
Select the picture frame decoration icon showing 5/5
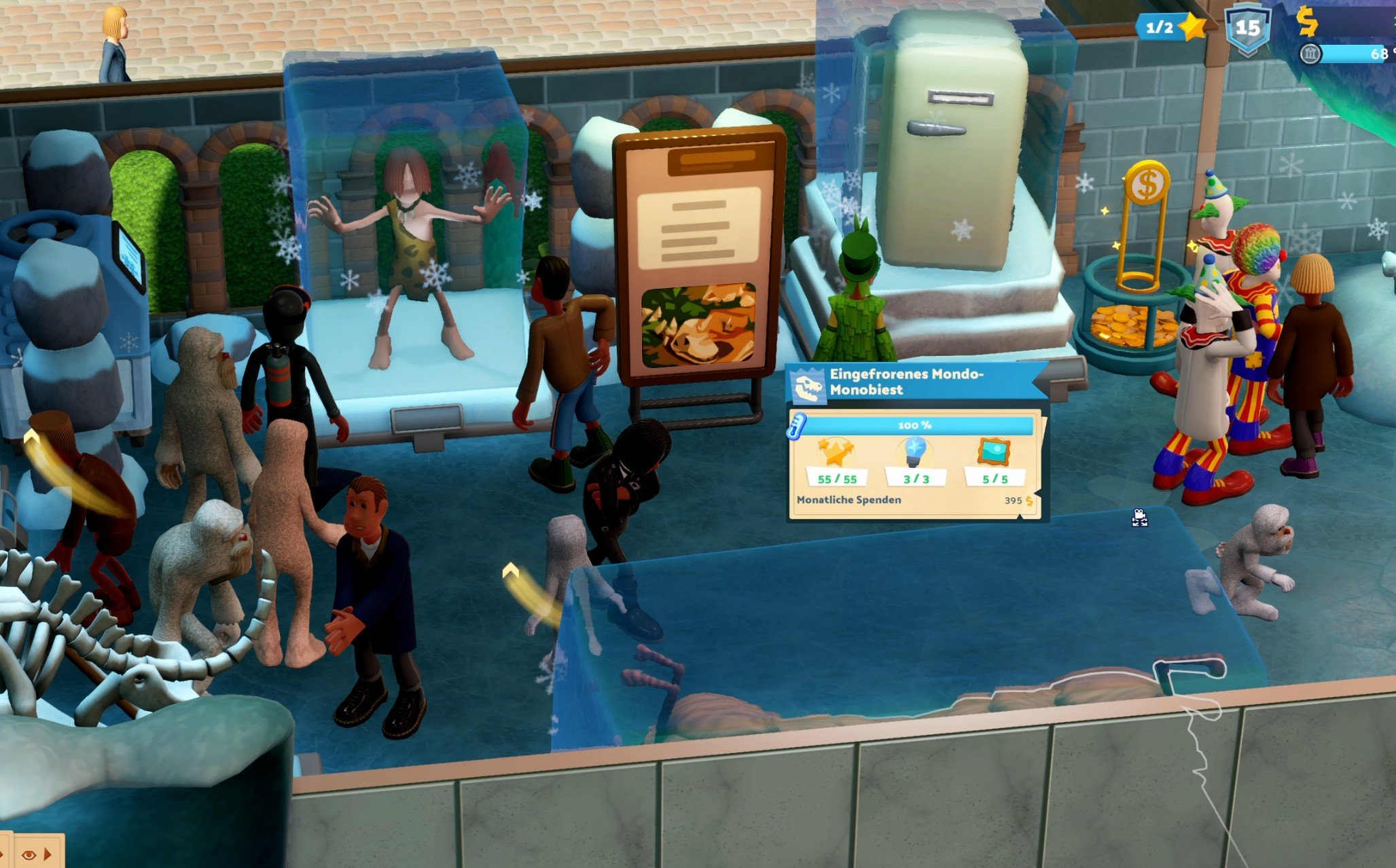pos(995,451)
